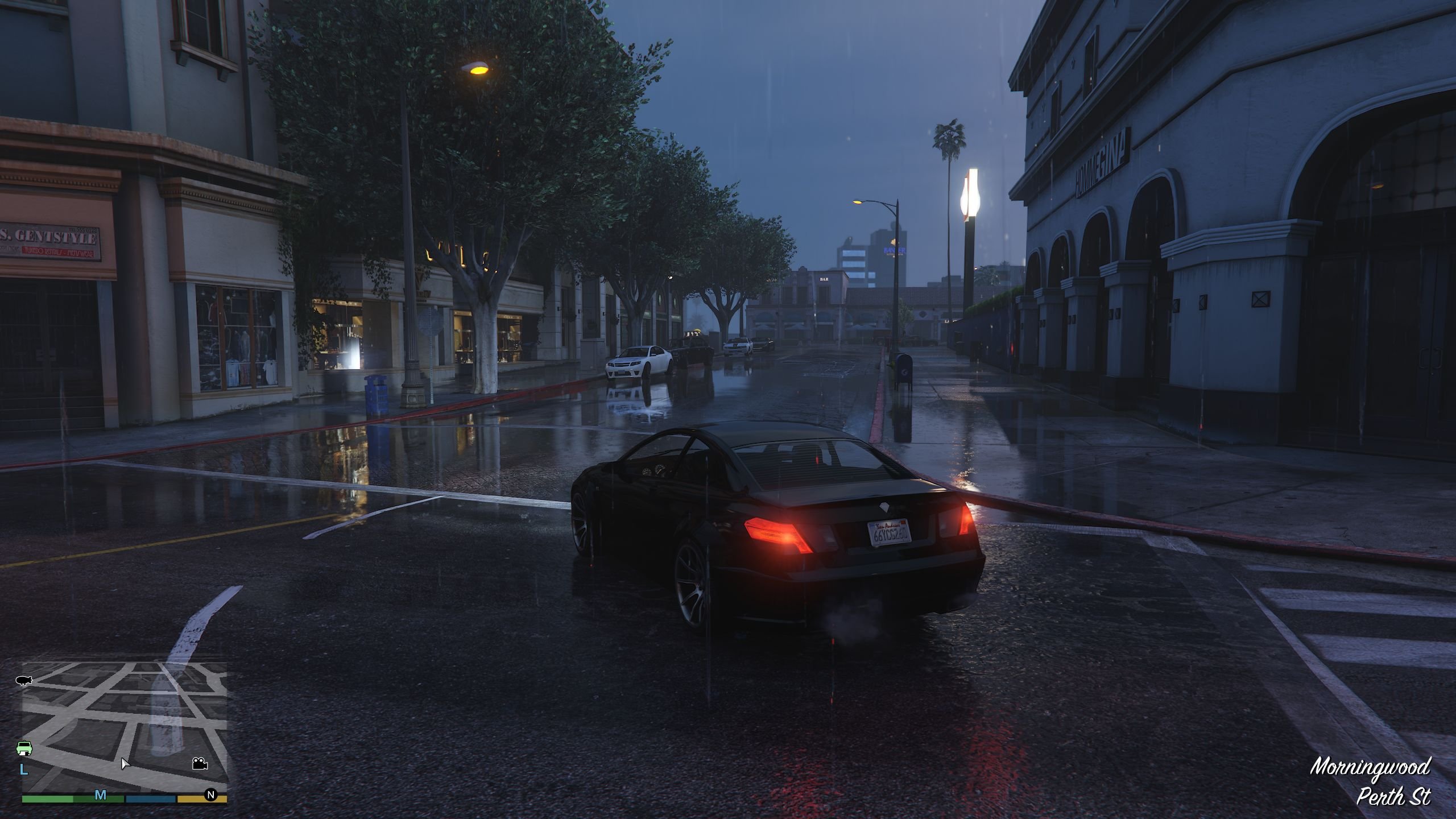The image size is (1456, 819).
Task: Click the blimp blip on the minimap
Action: coord(24,680)
